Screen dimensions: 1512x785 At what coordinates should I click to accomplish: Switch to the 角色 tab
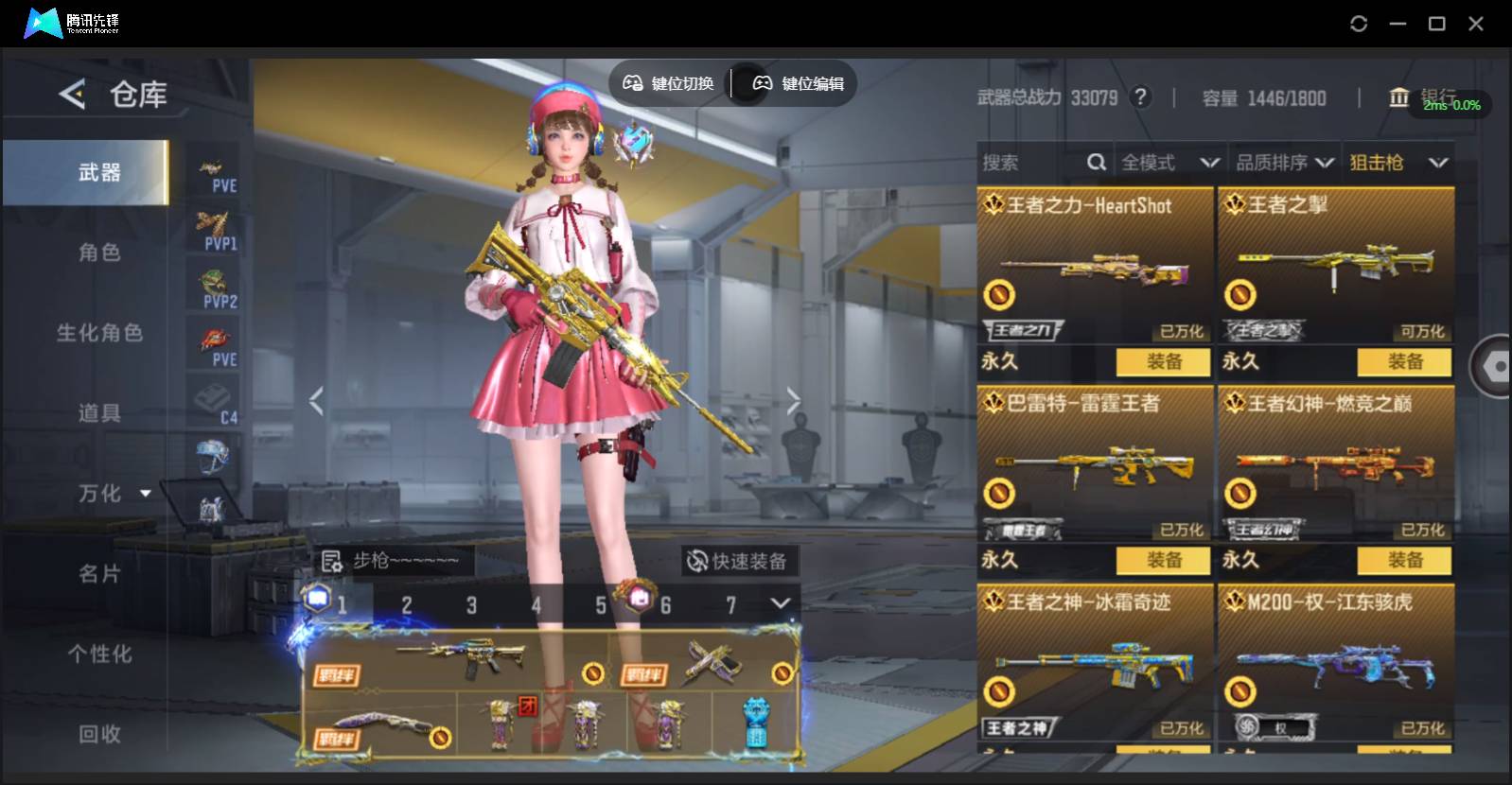click(99, 253)
